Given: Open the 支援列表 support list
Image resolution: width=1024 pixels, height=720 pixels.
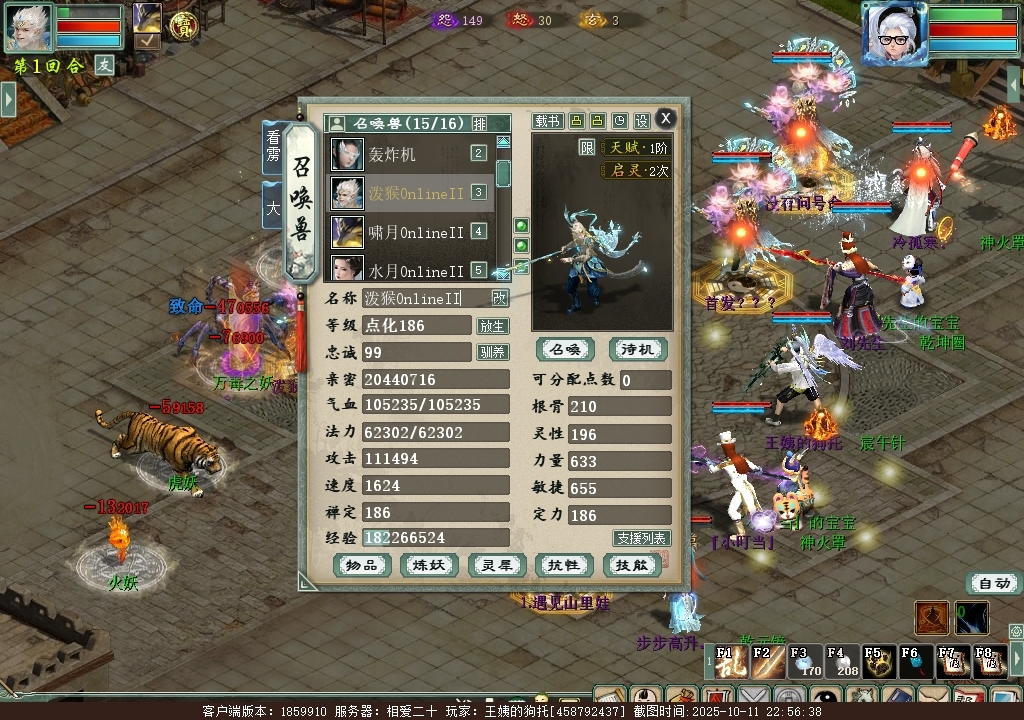Looking at the screenshot, I should click(x=642, y=538).
